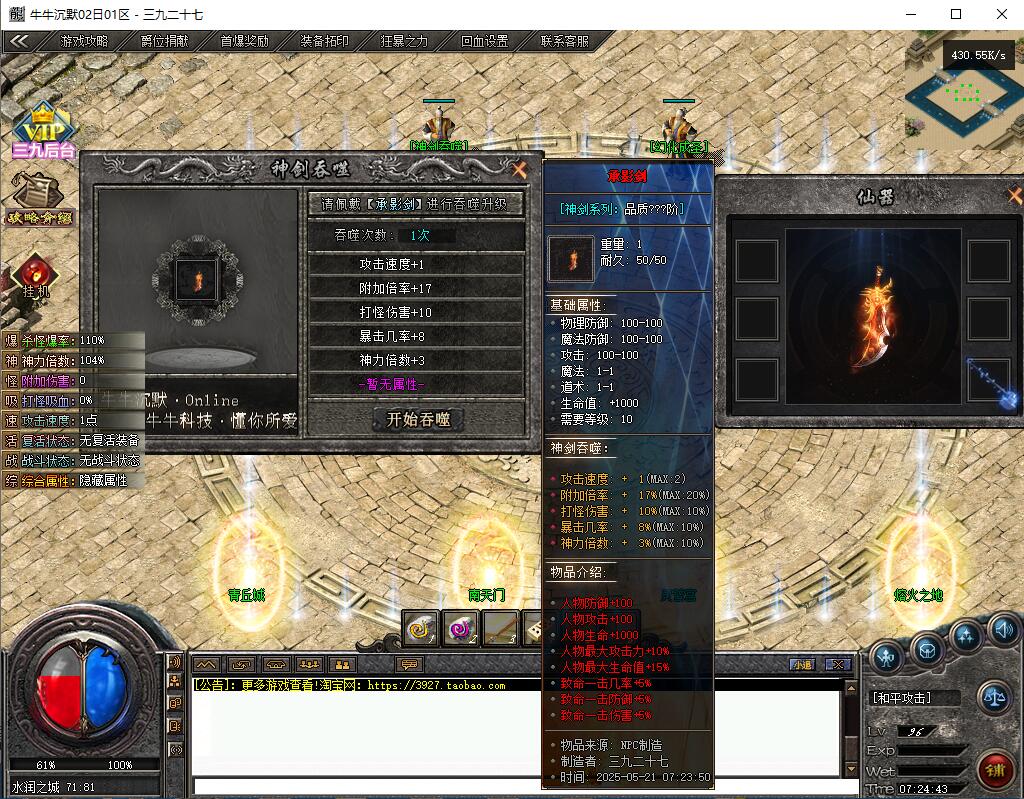
Task: Open the VIP 三九后台 icon
Action: pyautogui.click(x=43, y=130)
